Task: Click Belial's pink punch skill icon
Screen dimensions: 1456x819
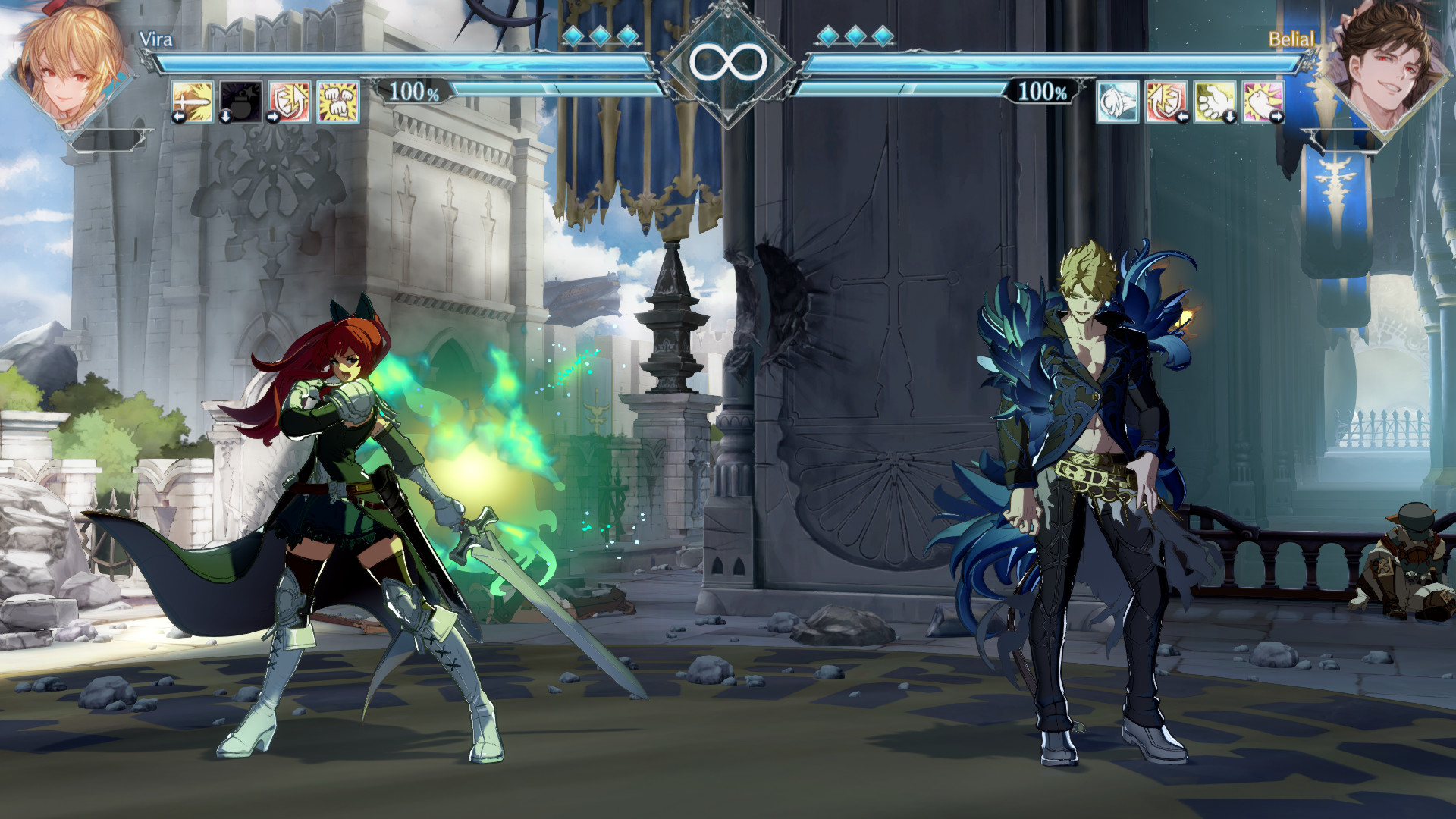Action: pyautogui.click(x=1263, y=102)
